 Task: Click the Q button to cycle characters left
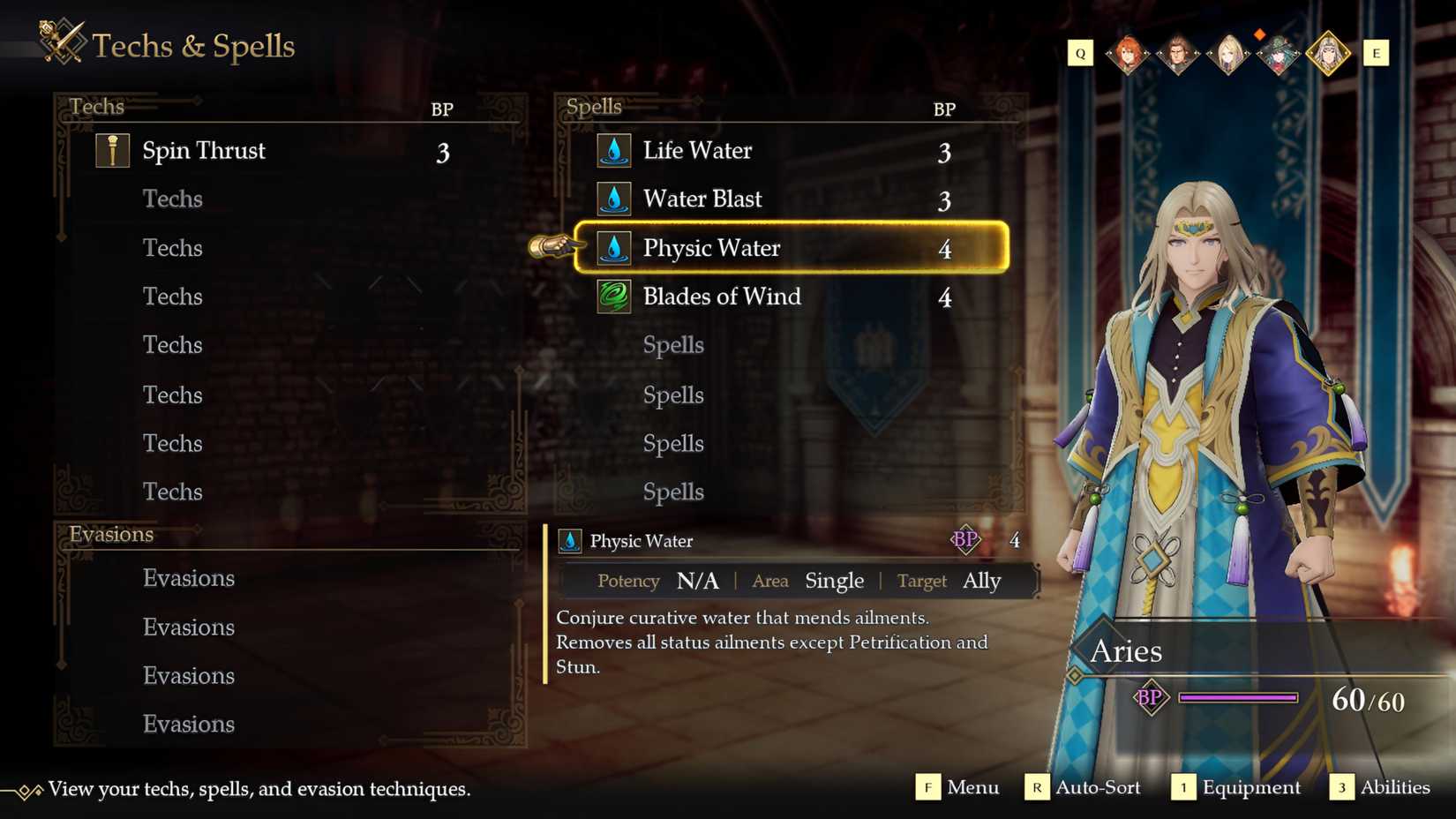[x=1080, y=53]
